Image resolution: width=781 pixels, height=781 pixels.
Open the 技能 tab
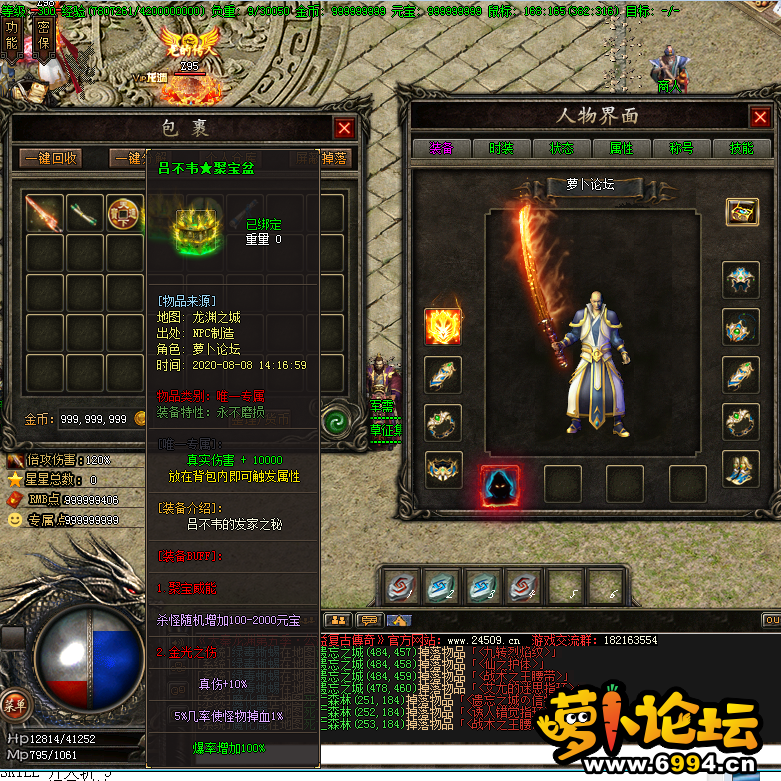(x=741, y=148)
